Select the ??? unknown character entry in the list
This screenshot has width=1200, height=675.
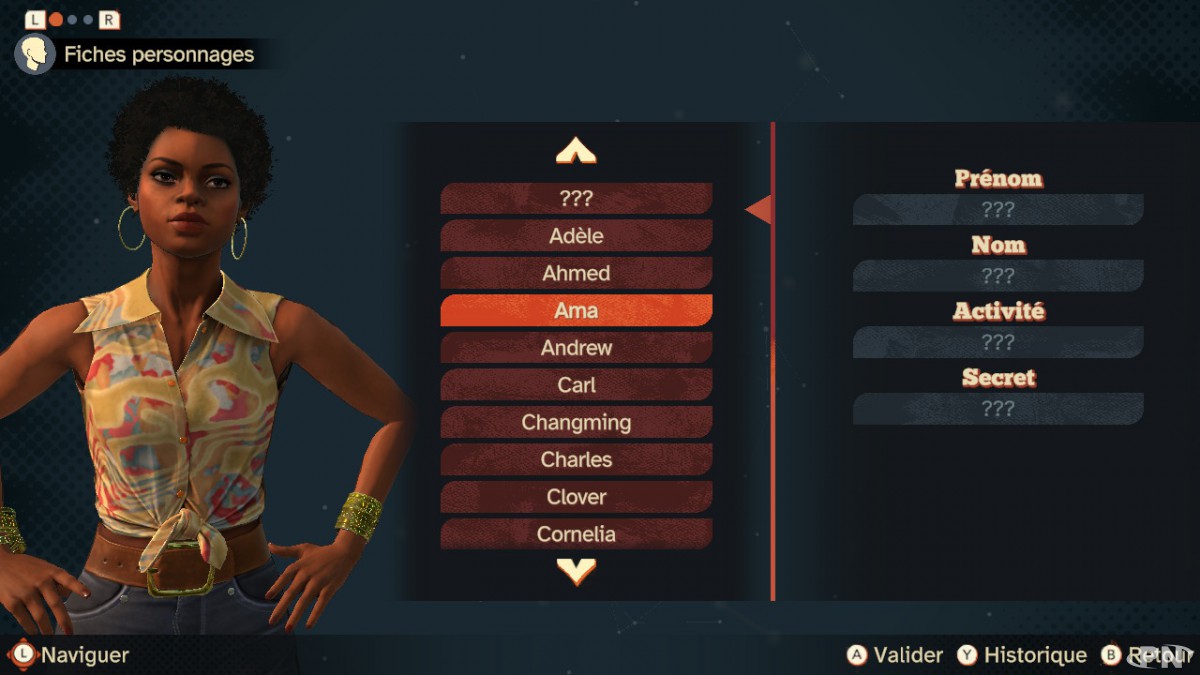coord(576,198)
